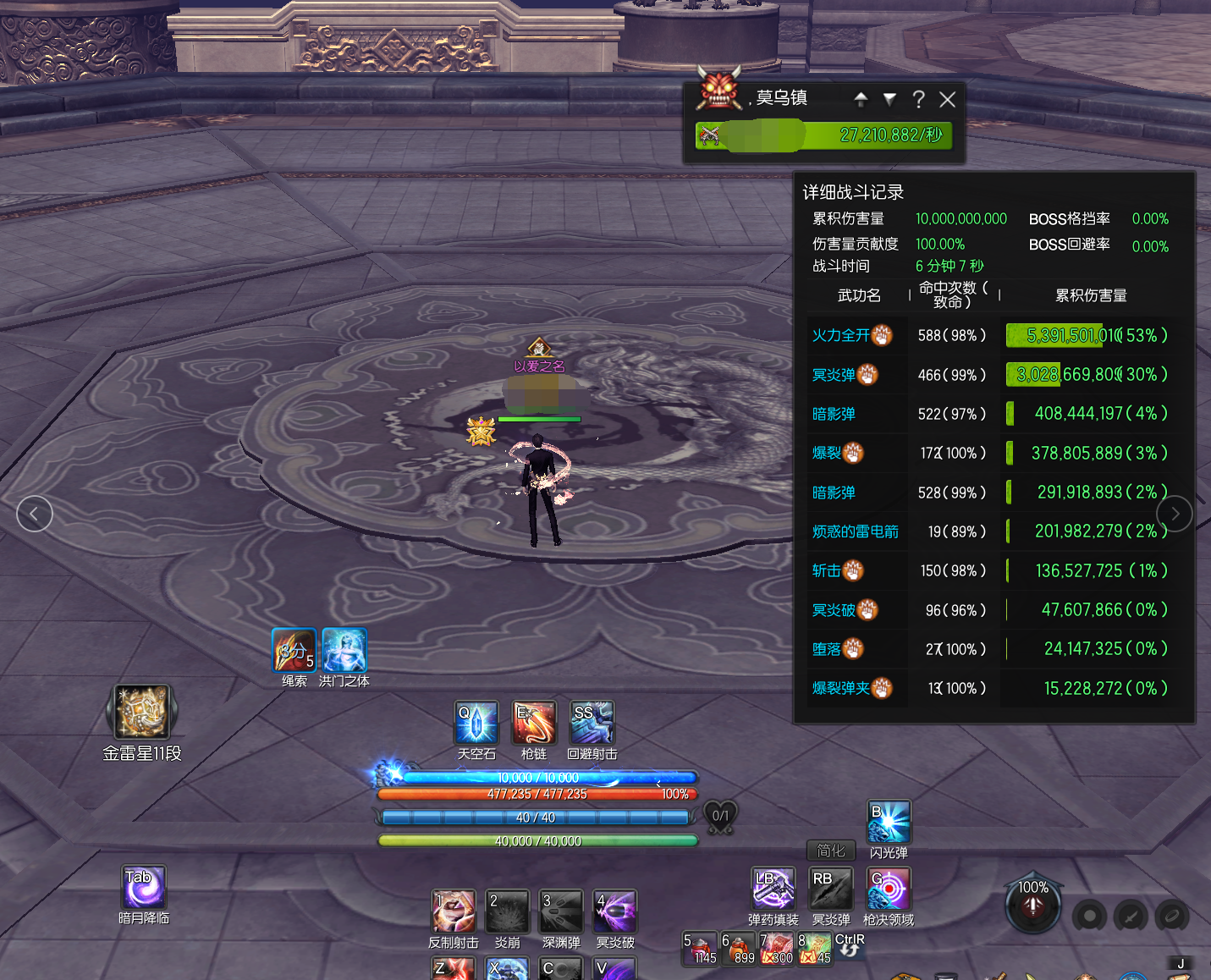The image size is (1211, 980).
Task: Go to the next page with right arrow
Action: coord(1175,514)
